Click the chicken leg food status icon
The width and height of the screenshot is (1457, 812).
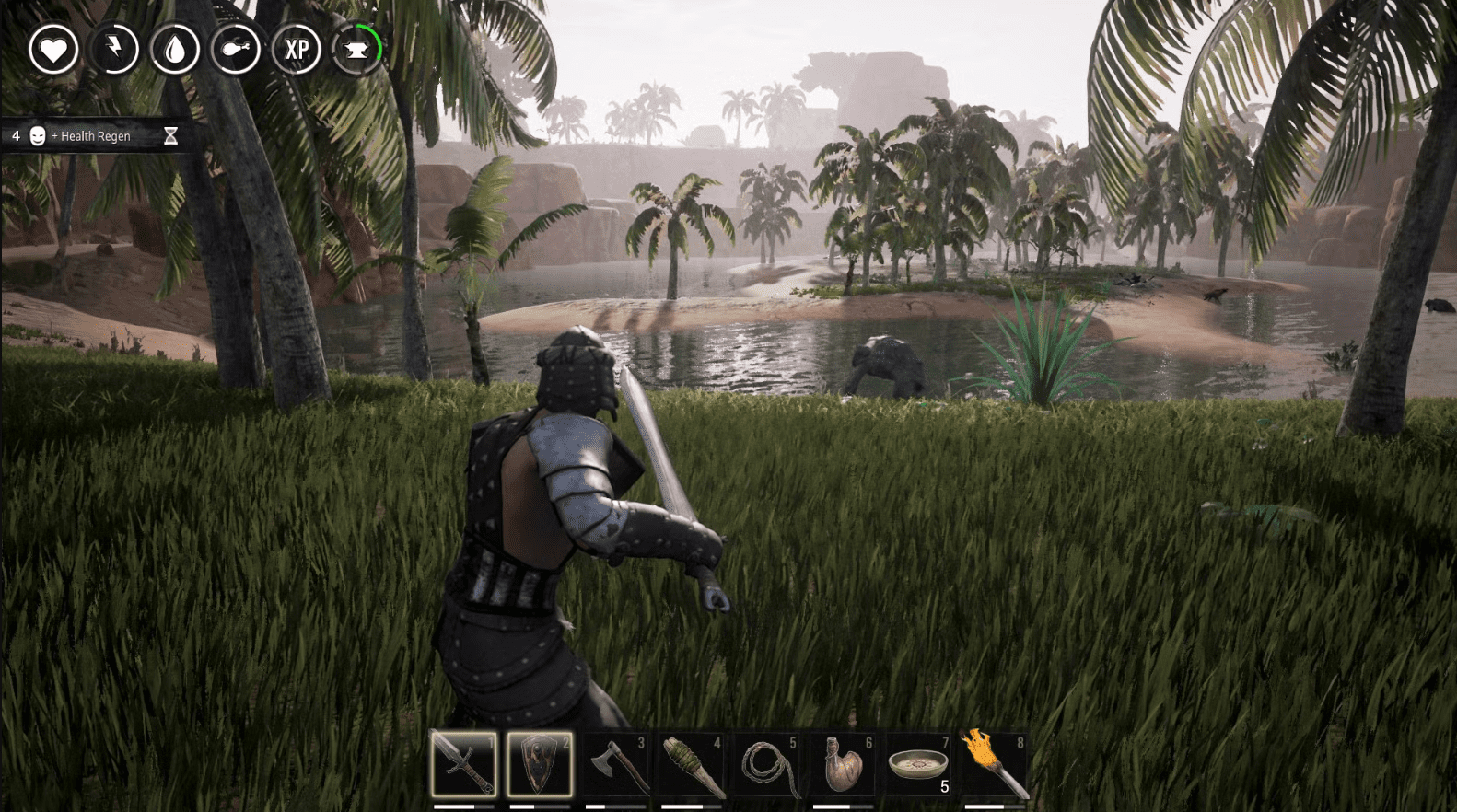click(x=236, y=50)
